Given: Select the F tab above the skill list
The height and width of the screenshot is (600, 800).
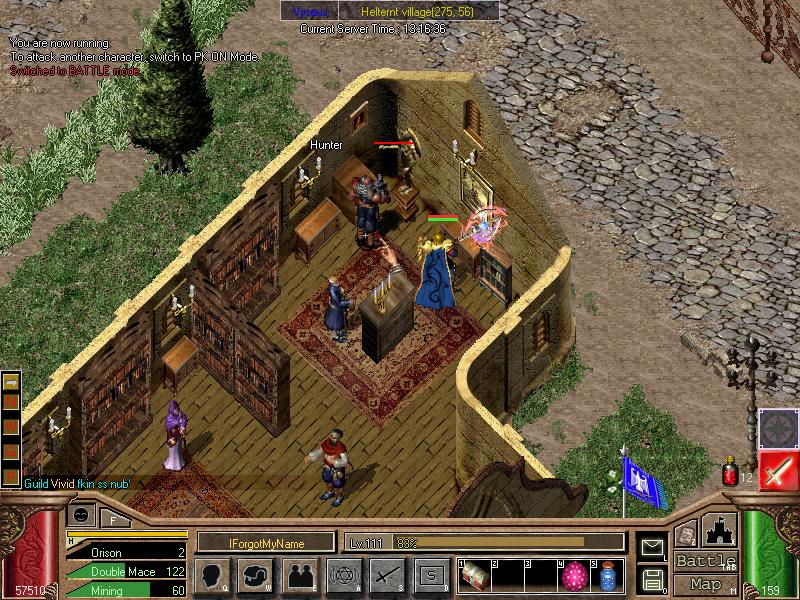Looking at the screenshot, I should click(114, 518).
